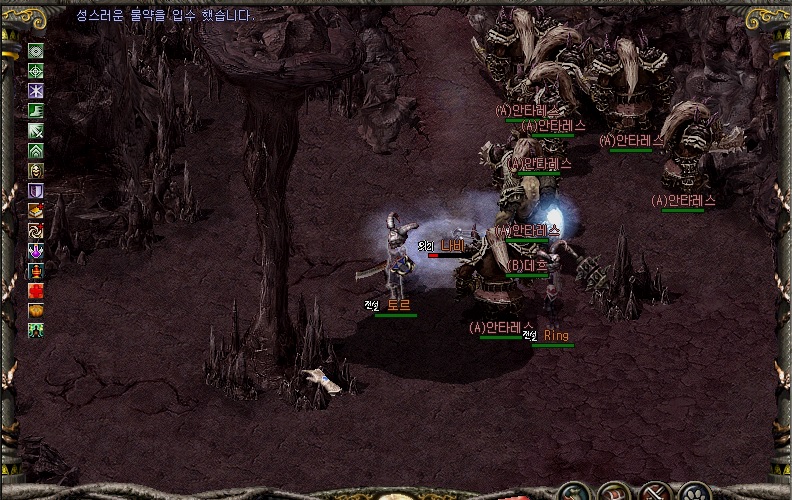The width and height of the screenshot is (792, 500).
Task: Click the green sword slash icon
Action: 36,131
